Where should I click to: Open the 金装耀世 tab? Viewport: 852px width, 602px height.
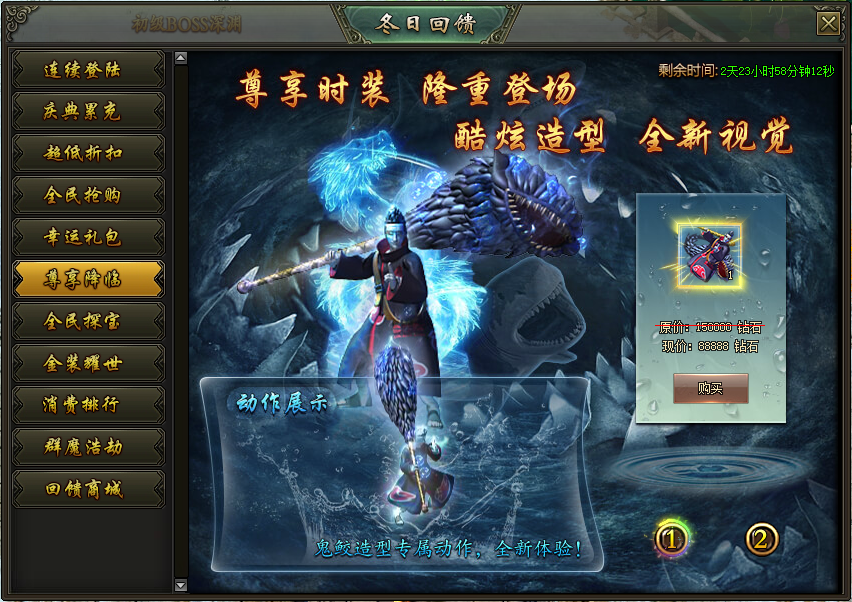click(88, 363)
